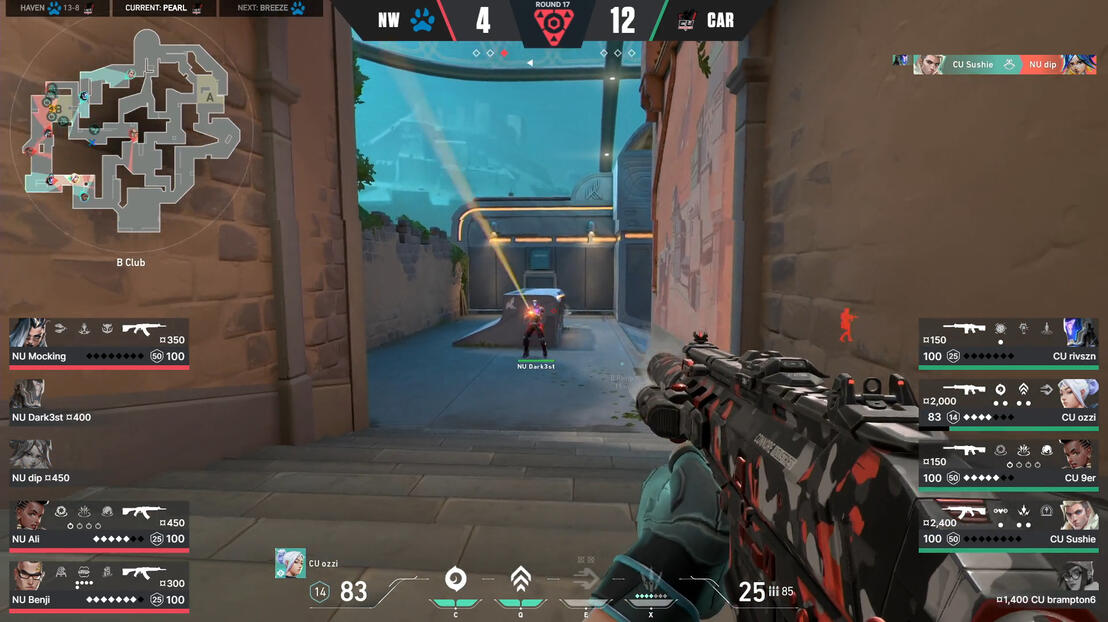Image resolution: width=1108 pixels, height=622 pixels.
Task: Pick NU Ali's player card
Action: point(99,525)
